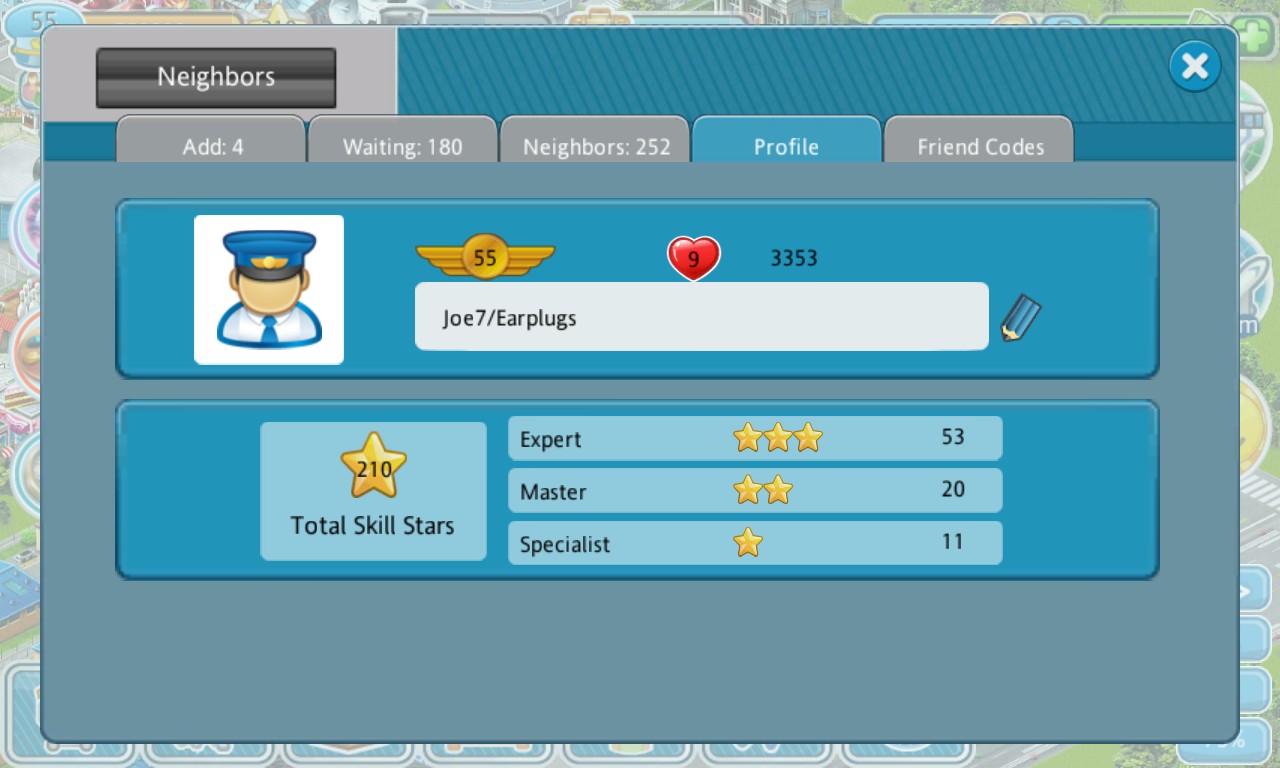Screen dimensions: 1280x768
Task: Show the Neighbors: 252 tab
Action: pos(596,146)
